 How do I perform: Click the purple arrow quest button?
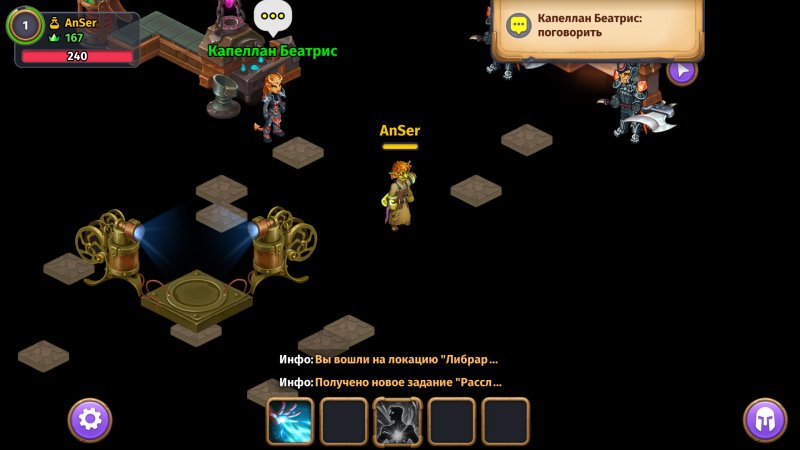[x=682, y=70]
